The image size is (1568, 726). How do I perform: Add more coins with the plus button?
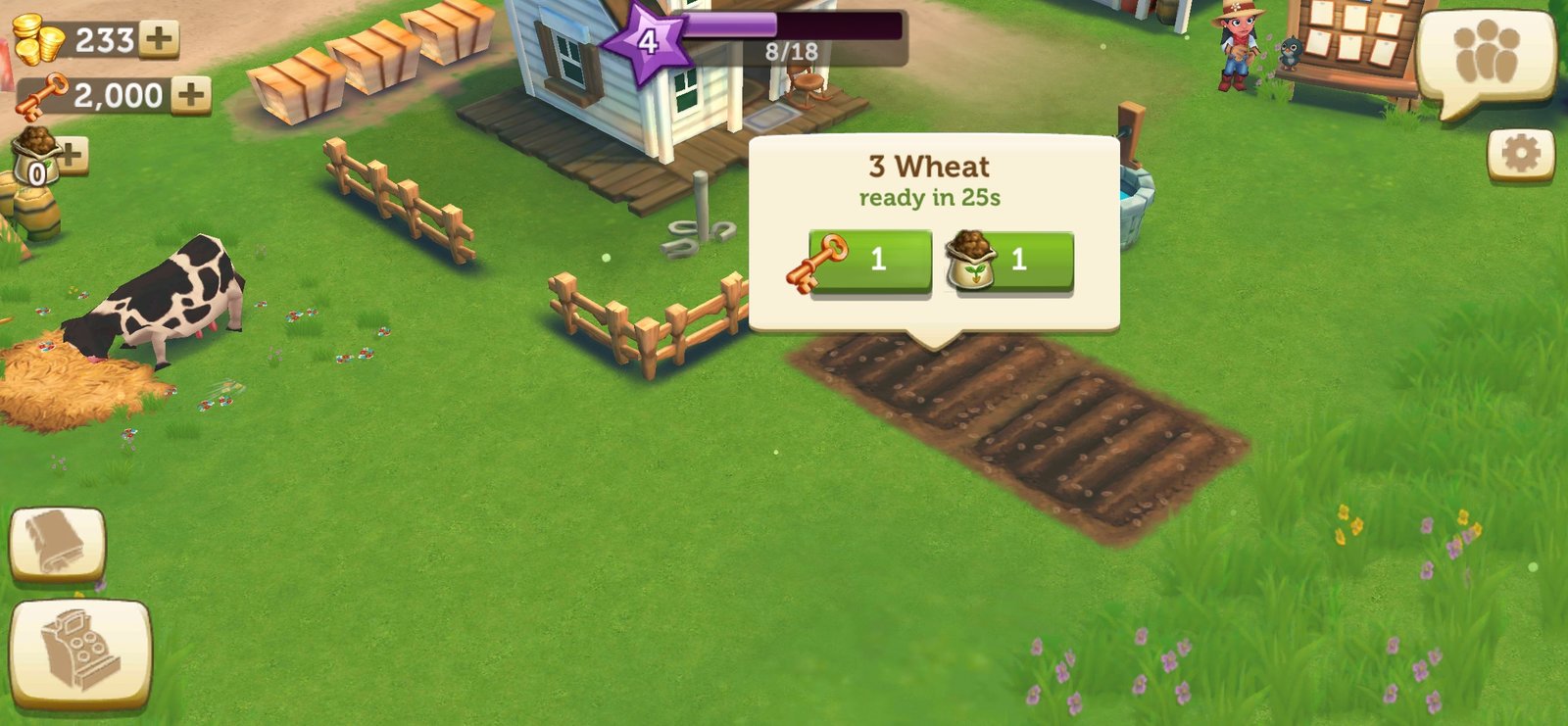pyautogui.click(x=159, y=39)
